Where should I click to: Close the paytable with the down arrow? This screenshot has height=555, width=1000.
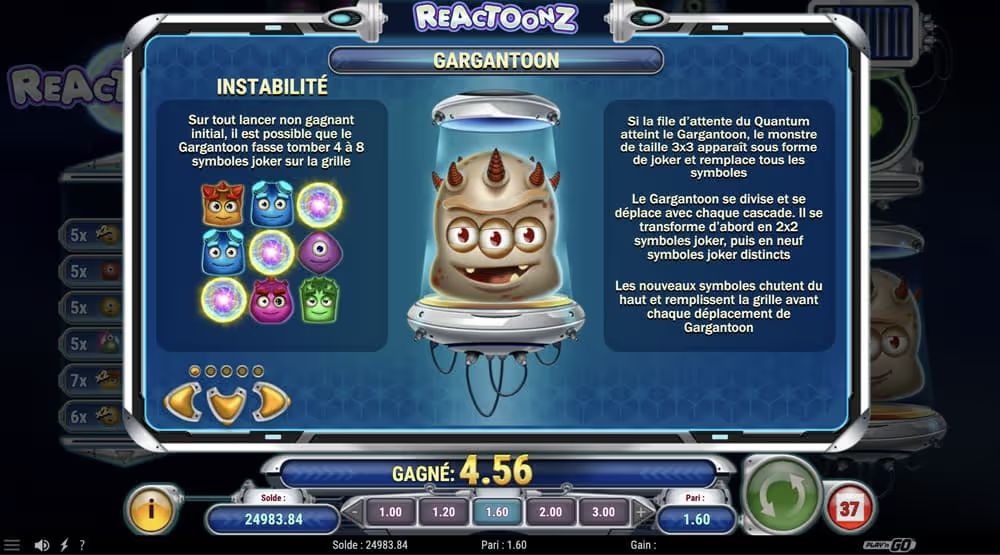(x=227, y=405)
